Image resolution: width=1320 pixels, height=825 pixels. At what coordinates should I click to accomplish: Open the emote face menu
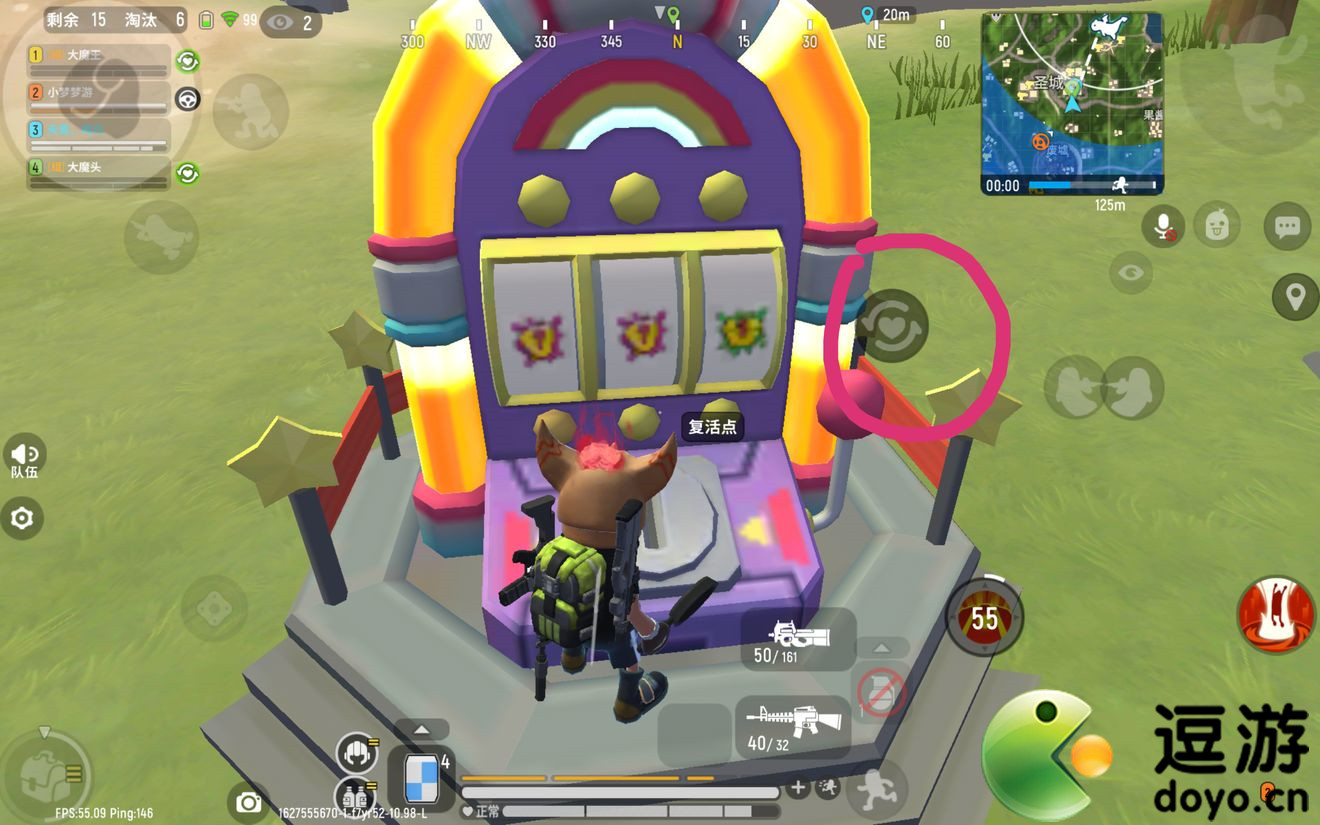pos(1216,225)
